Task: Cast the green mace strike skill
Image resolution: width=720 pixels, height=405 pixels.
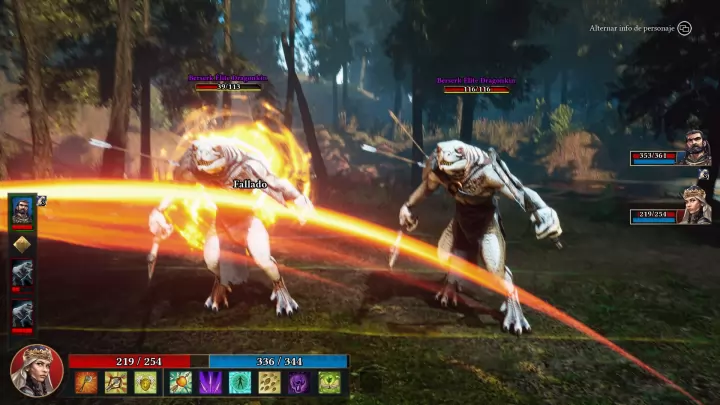Action: click(x=180, y=382)
